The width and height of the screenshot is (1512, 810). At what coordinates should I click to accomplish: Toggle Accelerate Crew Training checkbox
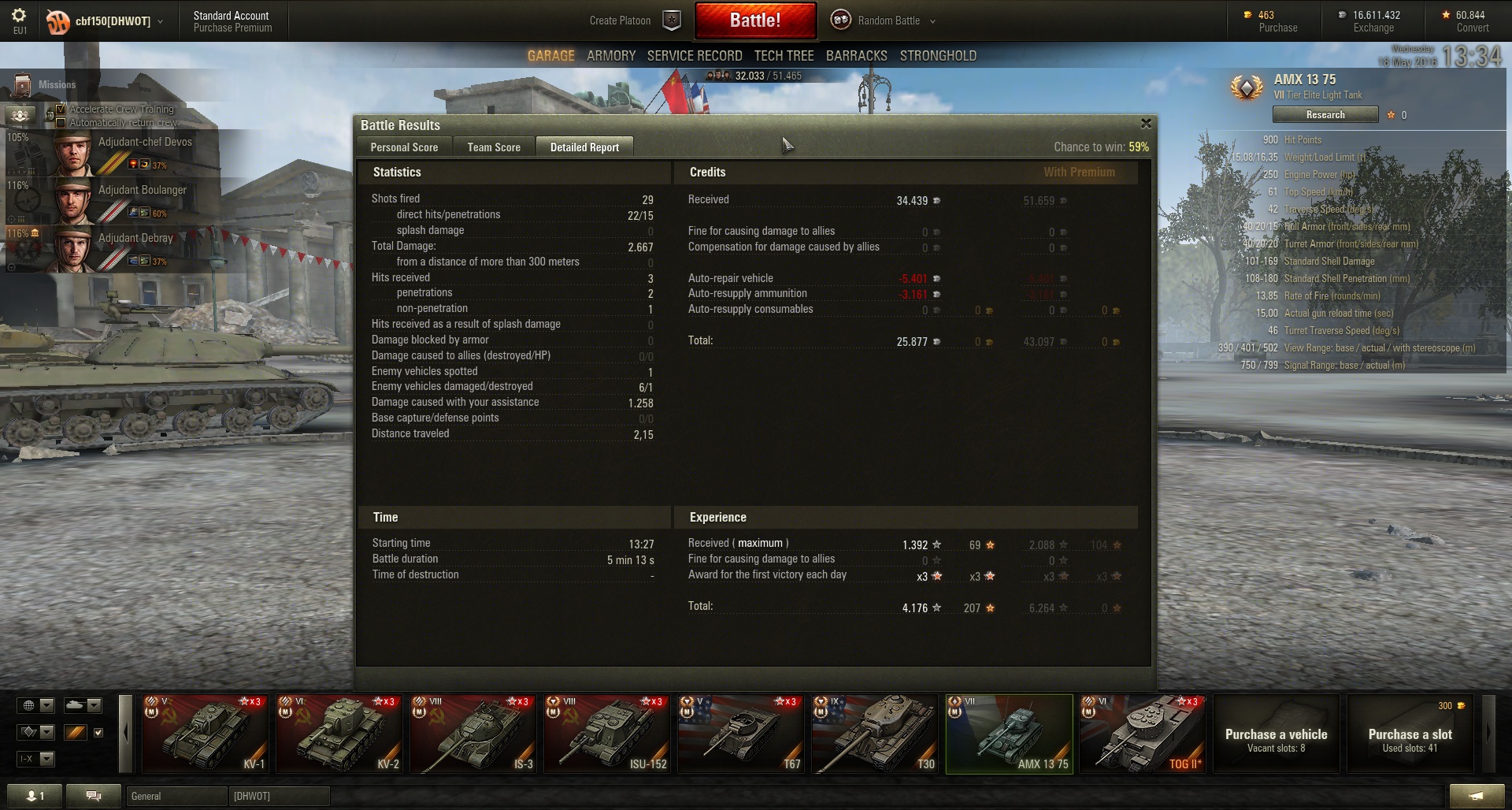click(x=61, y=110)
